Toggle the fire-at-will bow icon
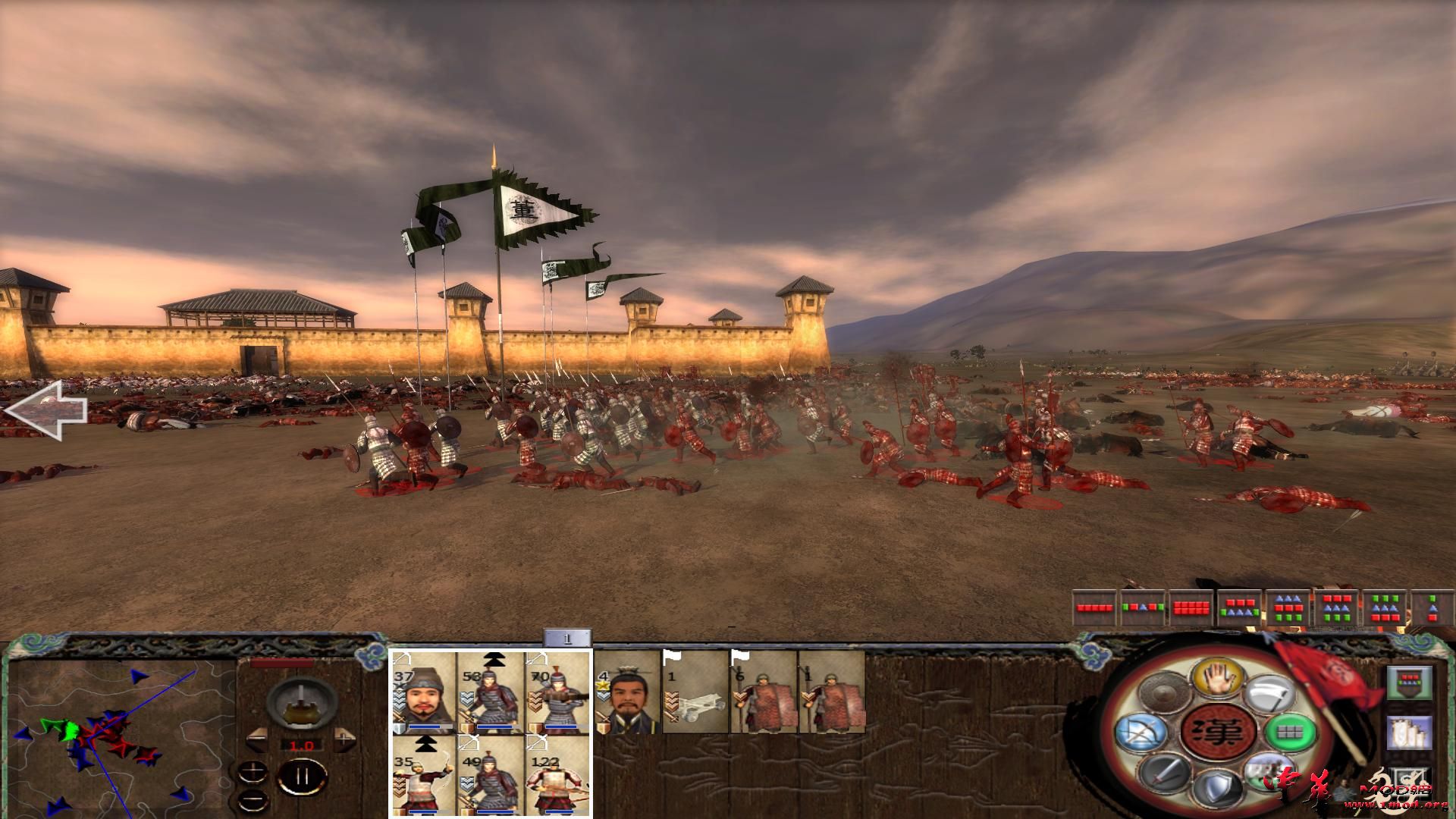 click(1142, 733)
